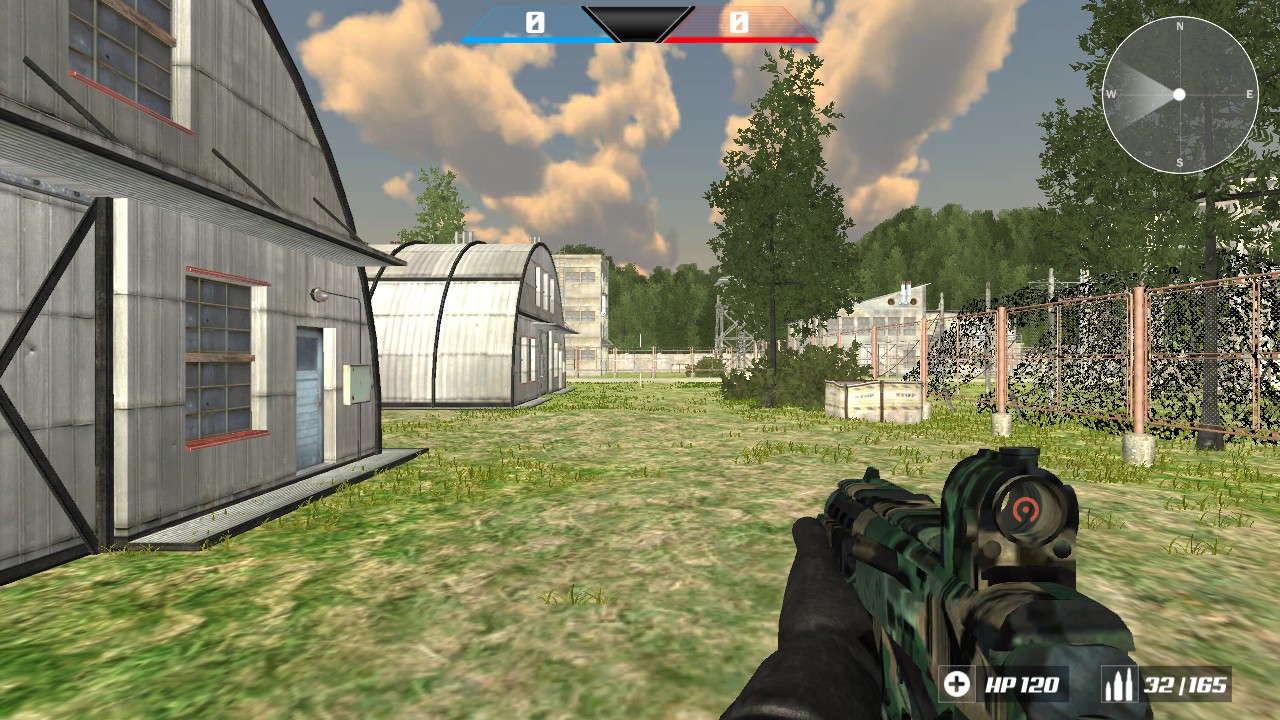
Task: Click the bullet ammo icon
Action: (1122, 686)
